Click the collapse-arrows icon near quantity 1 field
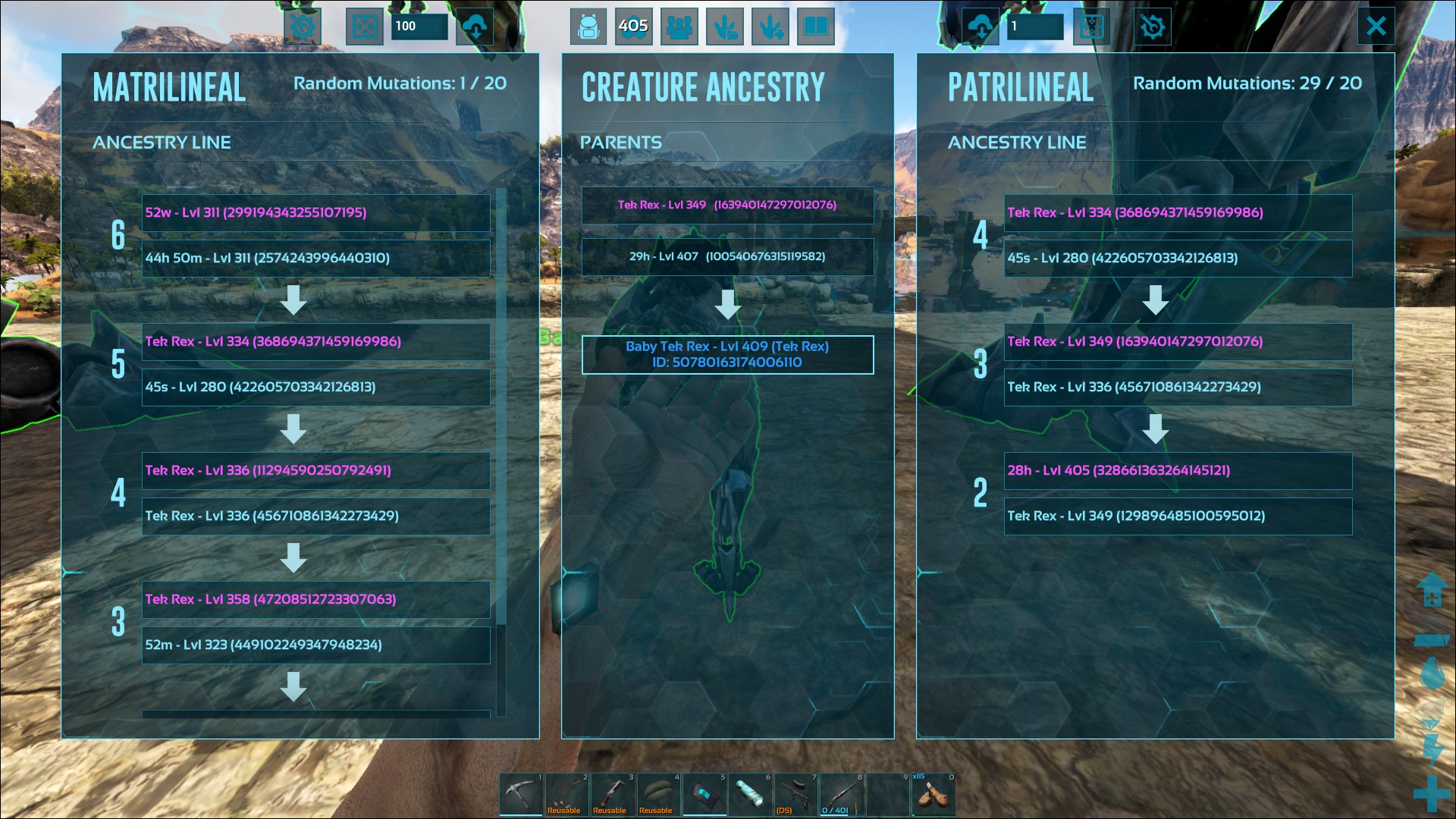 pyautogui.click(x=1091, y=26)
